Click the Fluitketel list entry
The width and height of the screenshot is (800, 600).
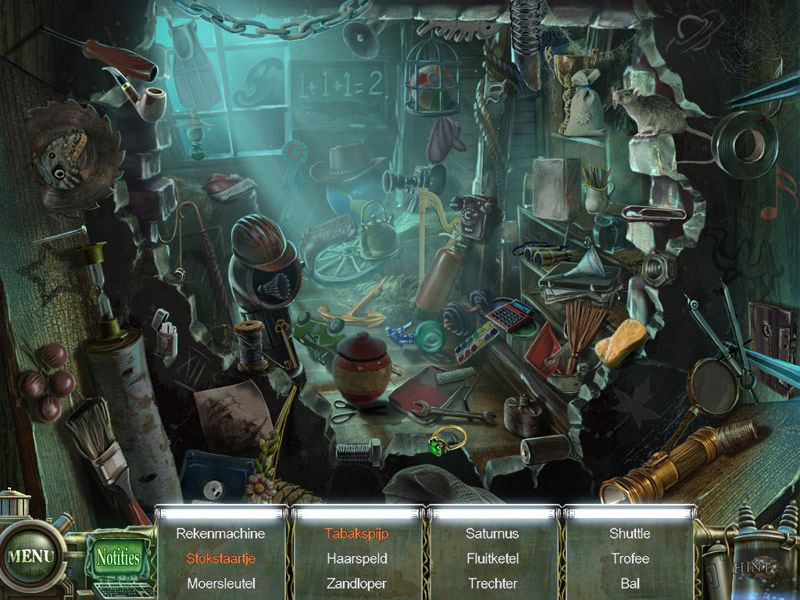[x=492, y=558]
